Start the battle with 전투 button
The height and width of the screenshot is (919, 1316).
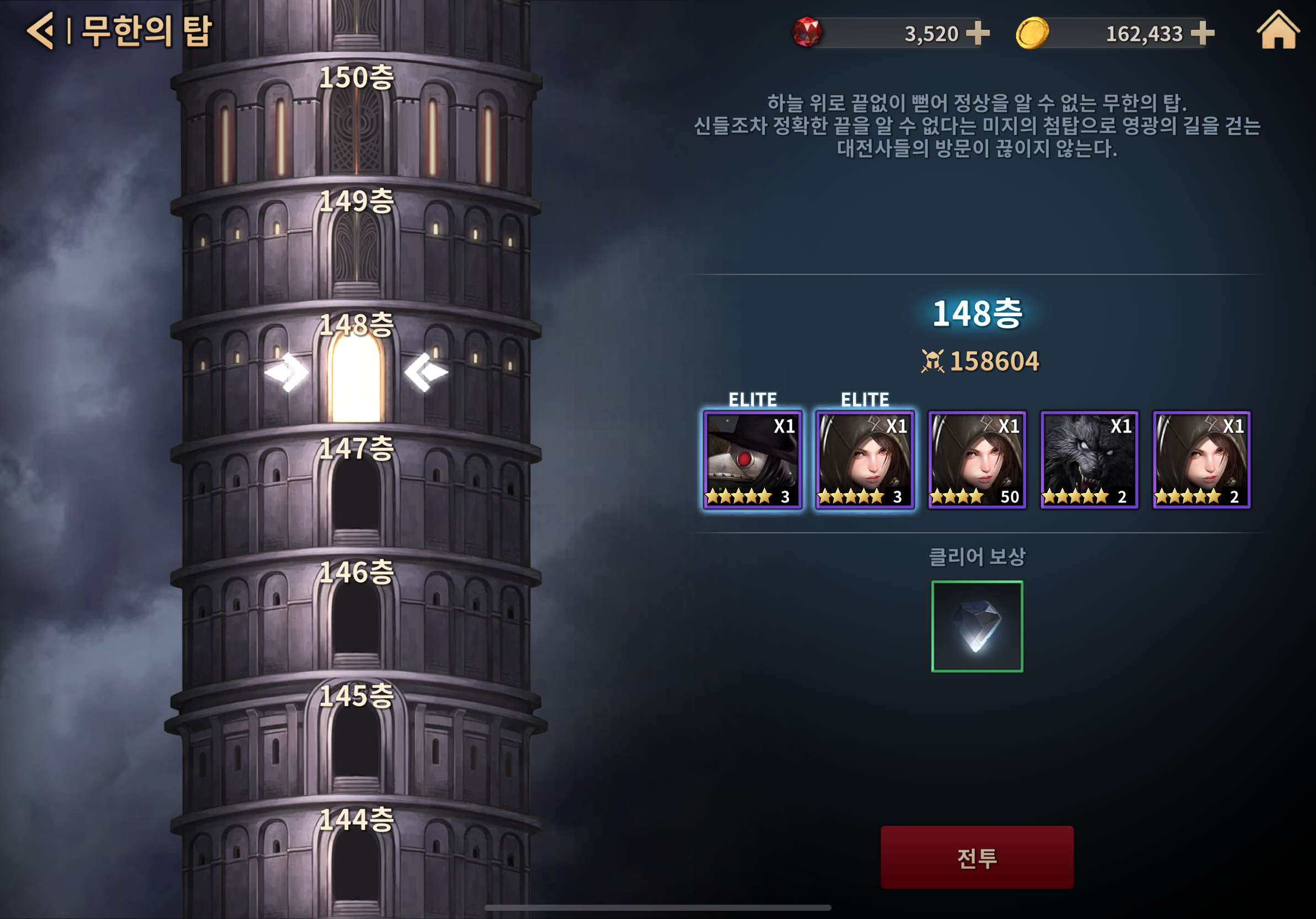pos(977,857)
